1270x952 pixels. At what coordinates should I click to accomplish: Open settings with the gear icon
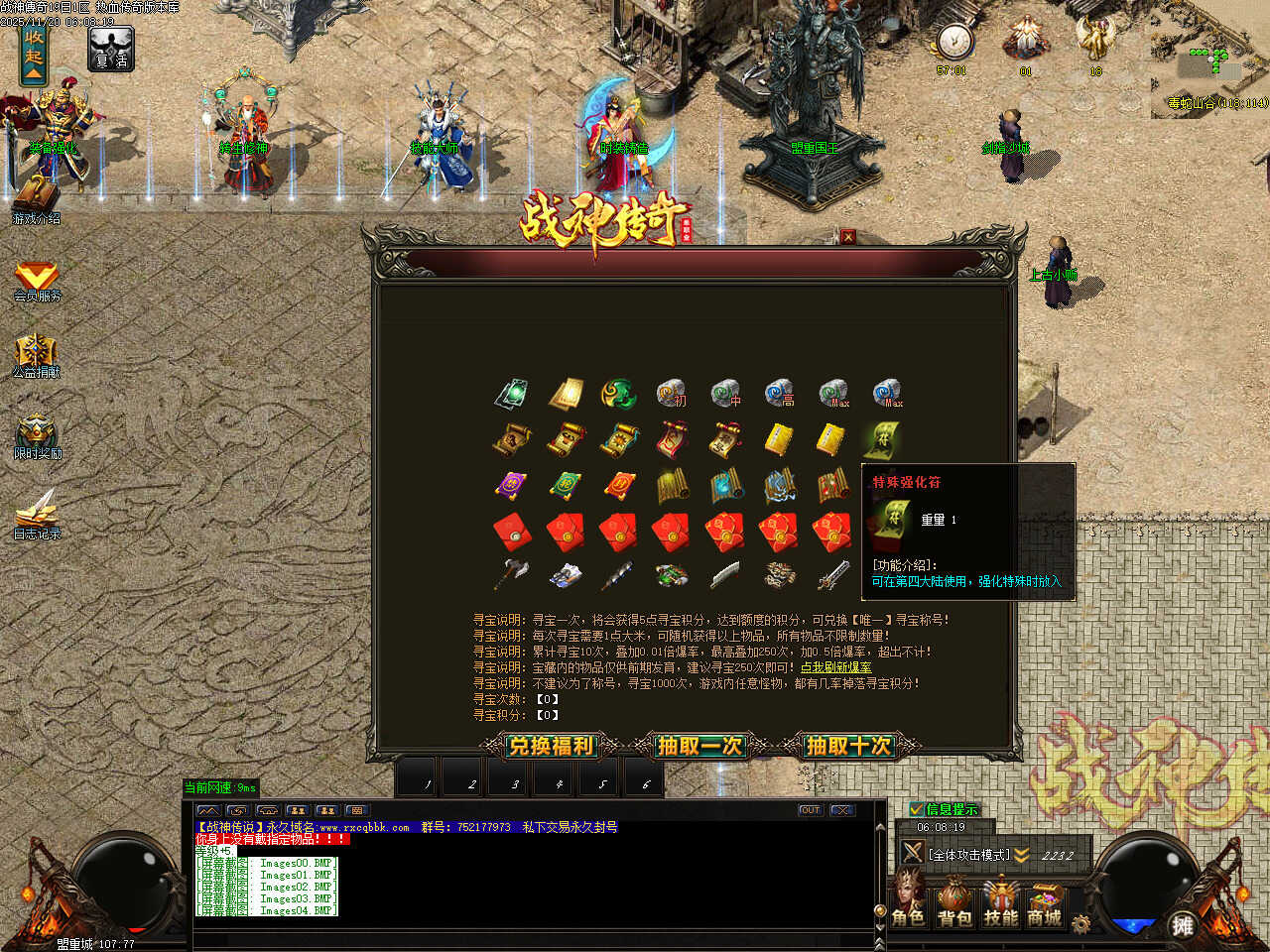(1080, 924)
